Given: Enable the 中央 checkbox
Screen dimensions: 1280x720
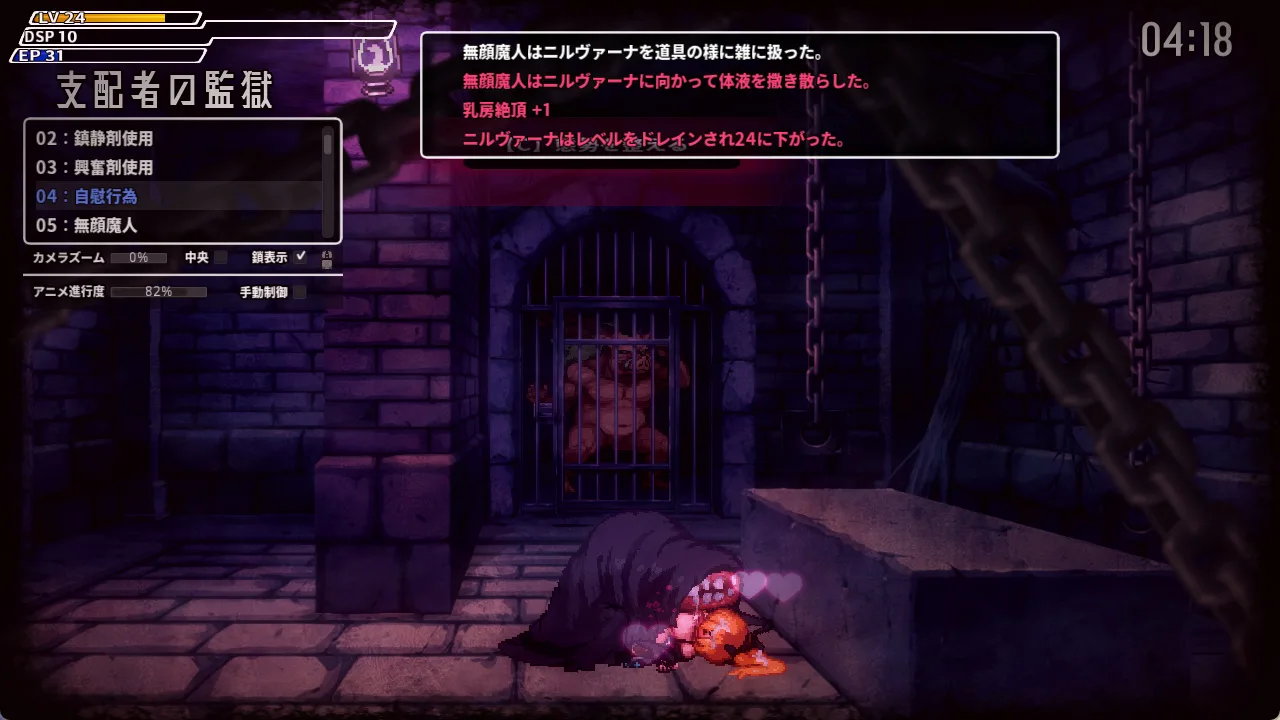Looking at the screenshot, I should tap(221, 258).
